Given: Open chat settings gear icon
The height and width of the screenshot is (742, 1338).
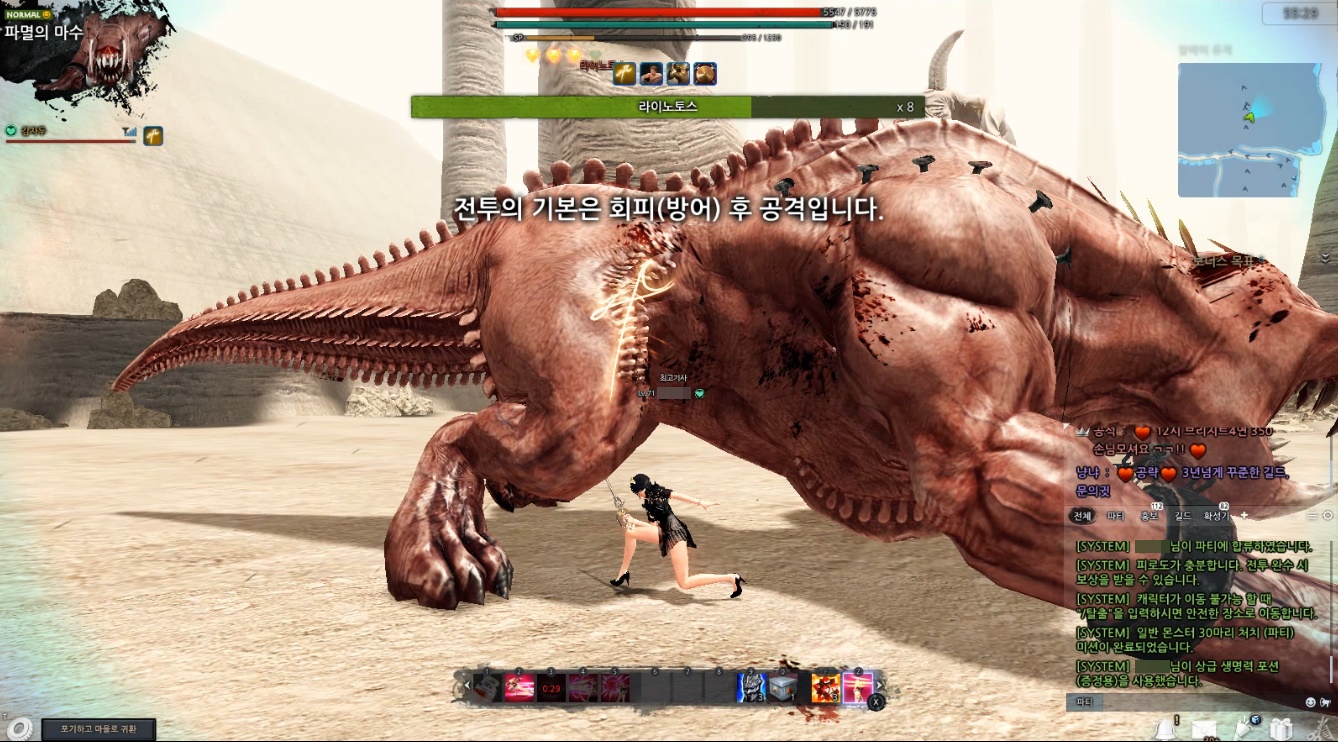Looking at the screenshot, I should pyautogui.click(x=1328, y=515).
